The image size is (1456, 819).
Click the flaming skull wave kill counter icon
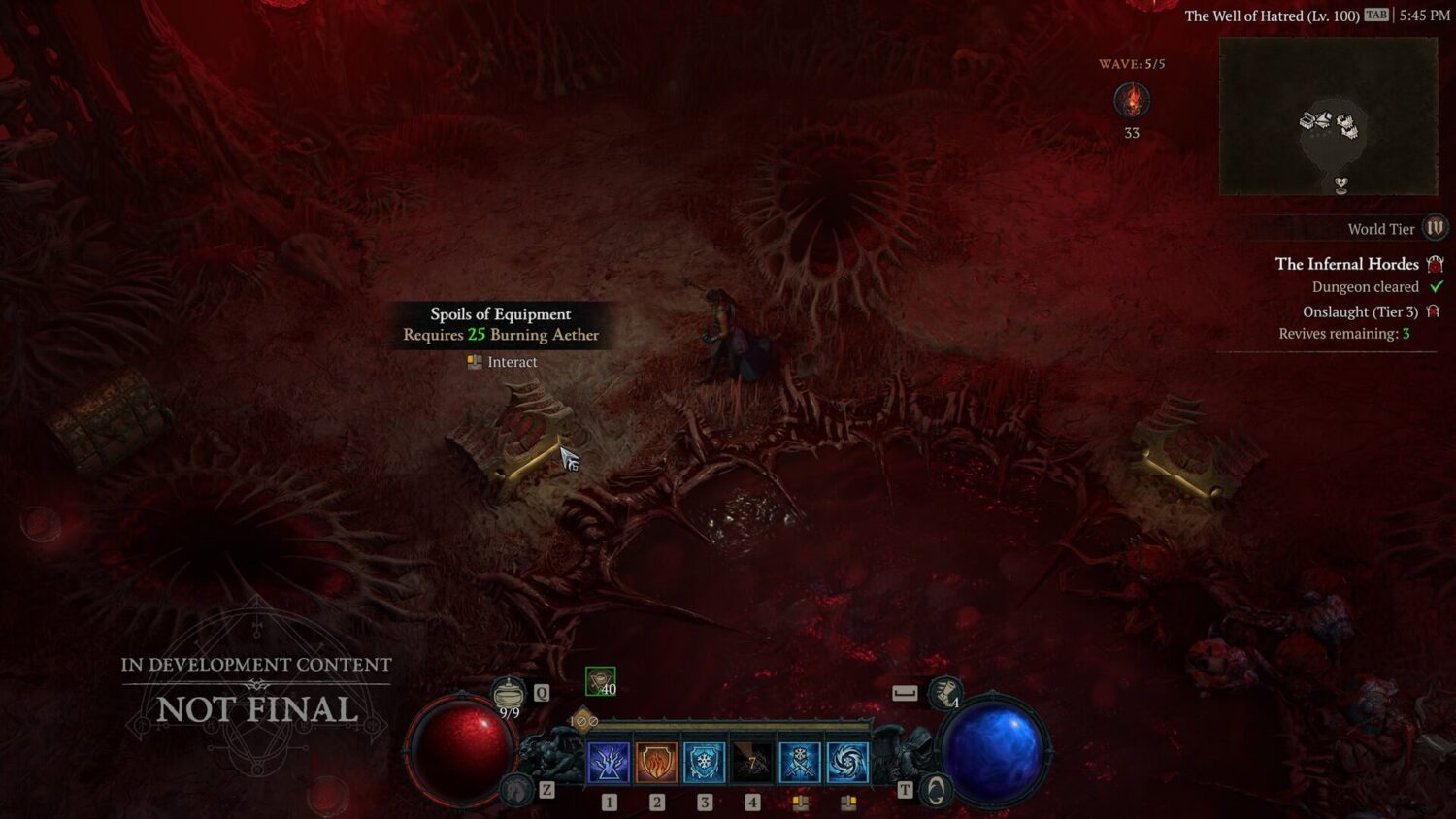(x=1130, y=100)
